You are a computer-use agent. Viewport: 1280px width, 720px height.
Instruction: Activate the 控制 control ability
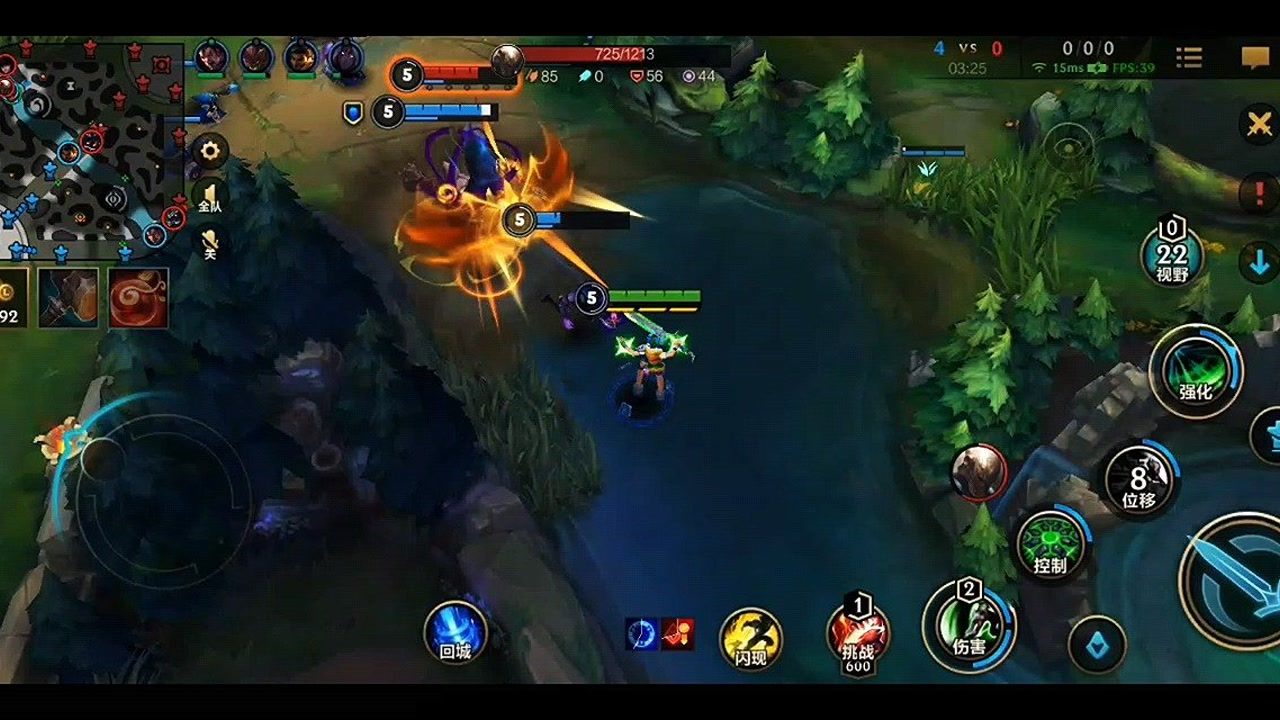point(1049,546)
